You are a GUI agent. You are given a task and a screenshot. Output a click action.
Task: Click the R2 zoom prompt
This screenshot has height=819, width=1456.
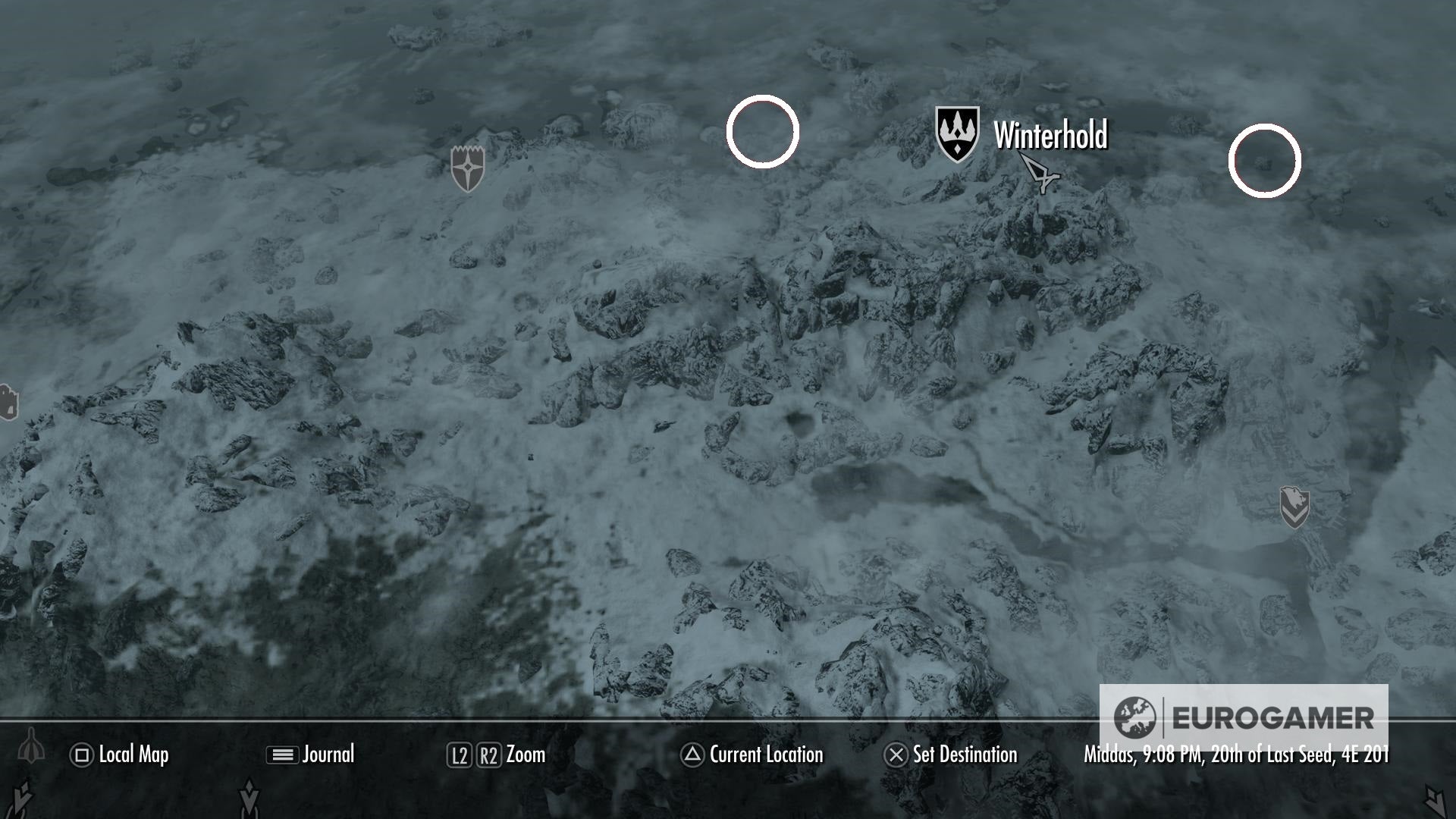489,755
